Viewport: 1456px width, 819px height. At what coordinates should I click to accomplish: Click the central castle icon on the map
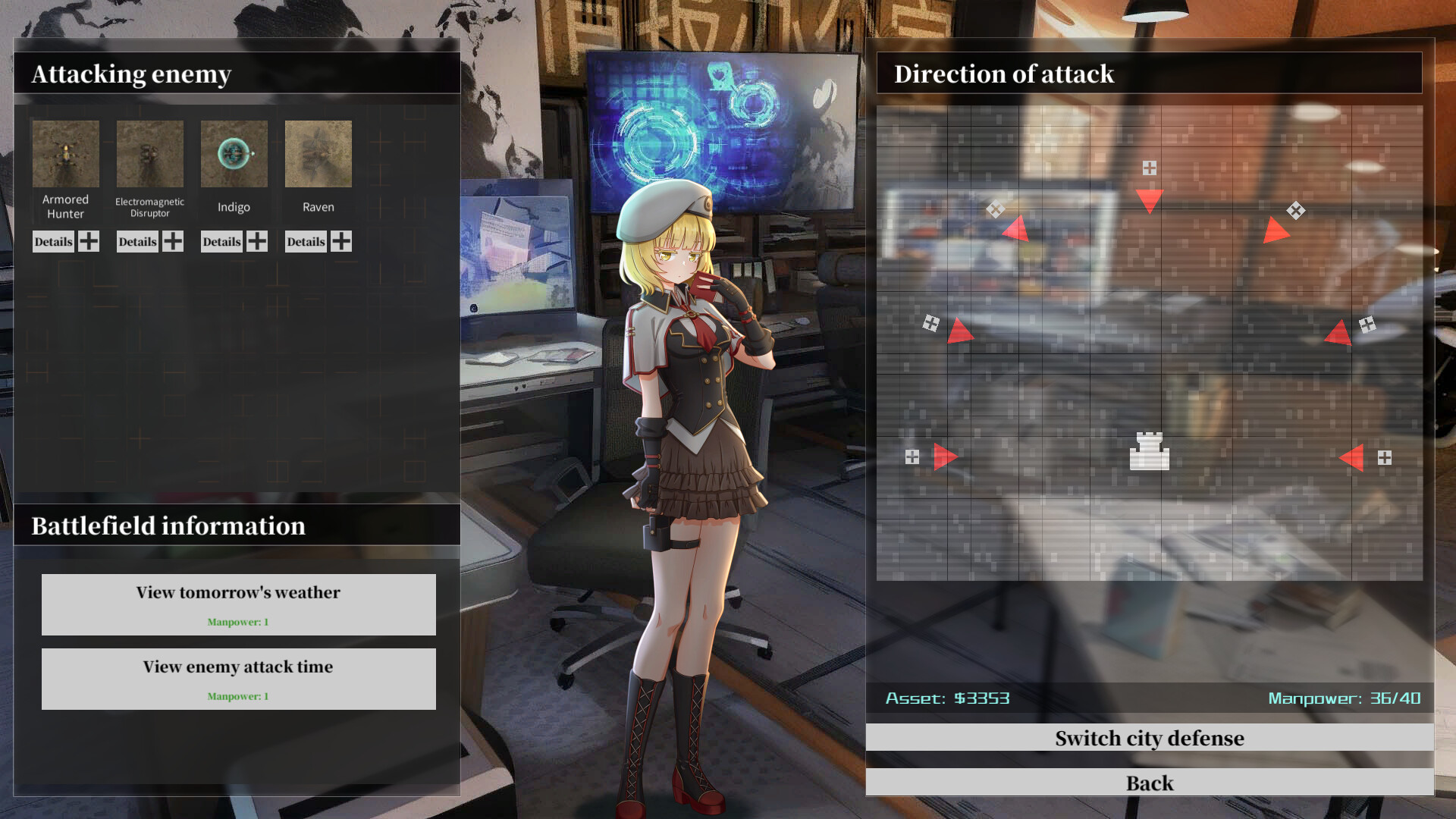(1150, 450)
